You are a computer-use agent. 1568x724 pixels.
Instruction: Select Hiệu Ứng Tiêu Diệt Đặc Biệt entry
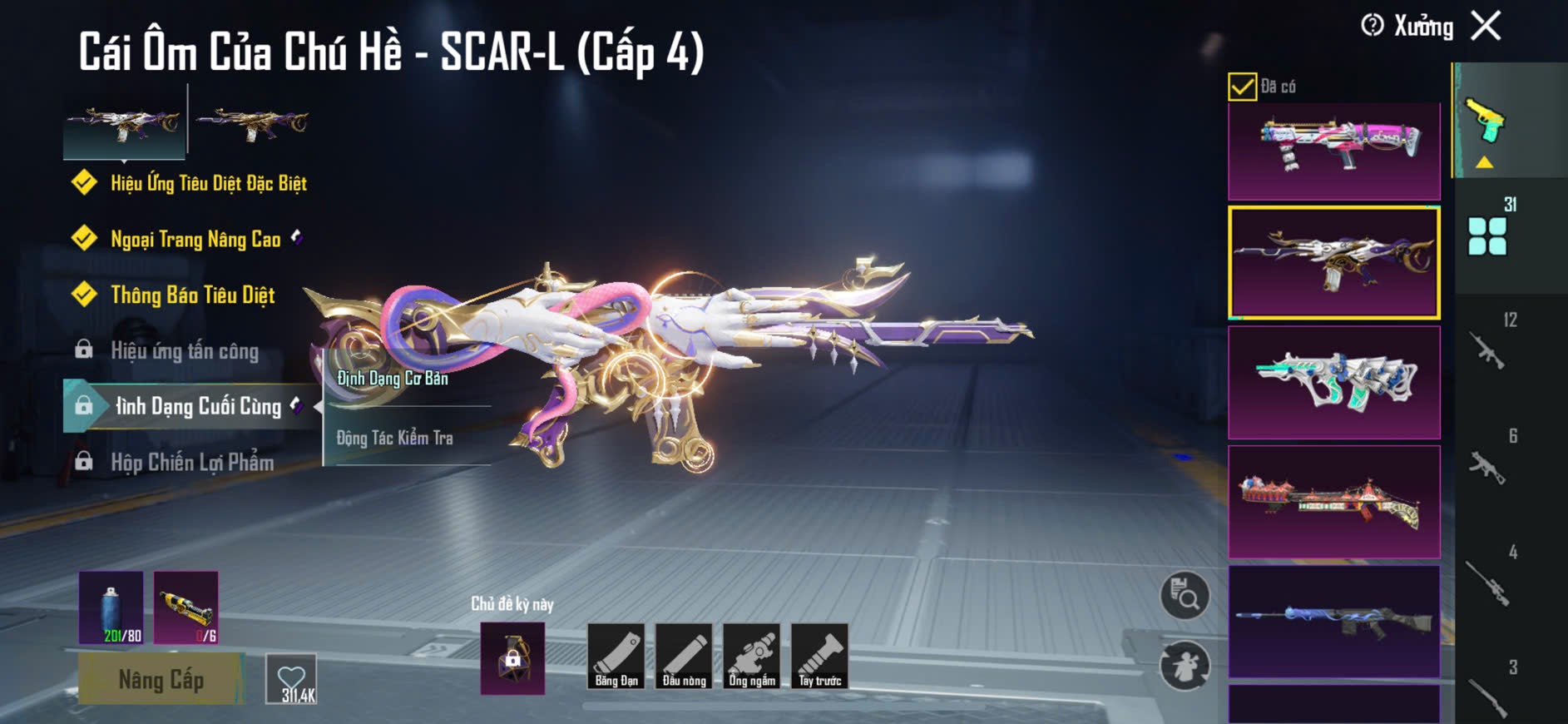[x=208, y=183]
